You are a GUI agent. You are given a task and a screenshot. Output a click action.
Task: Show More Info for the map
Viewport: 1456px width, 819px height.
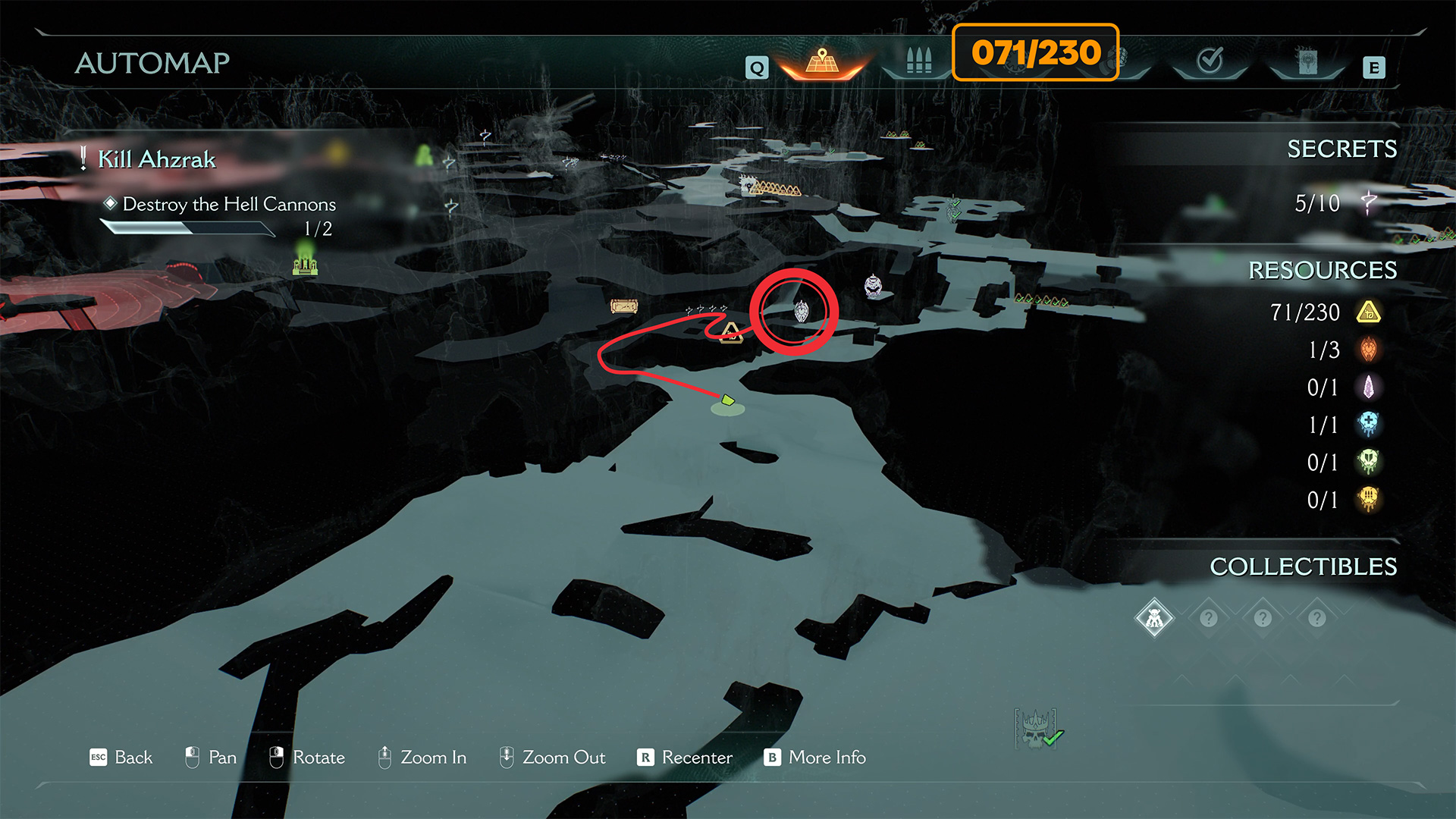coord(815,758)
